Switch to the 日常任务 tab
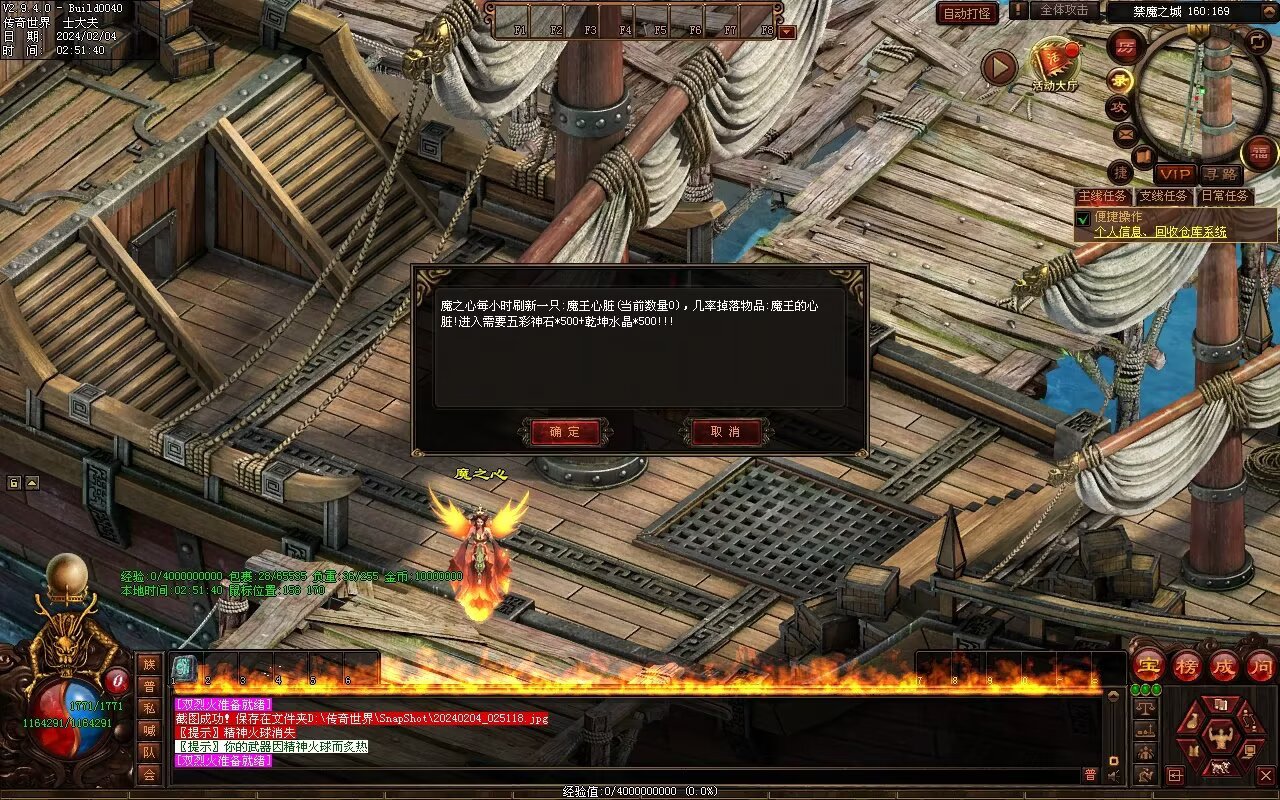 click(1224, 196)
